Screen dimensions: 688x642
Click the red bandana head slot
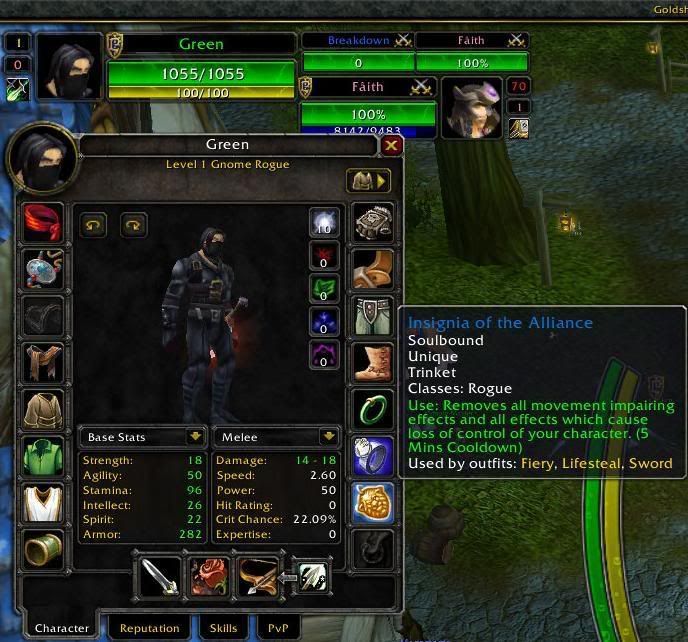[43, 223]
